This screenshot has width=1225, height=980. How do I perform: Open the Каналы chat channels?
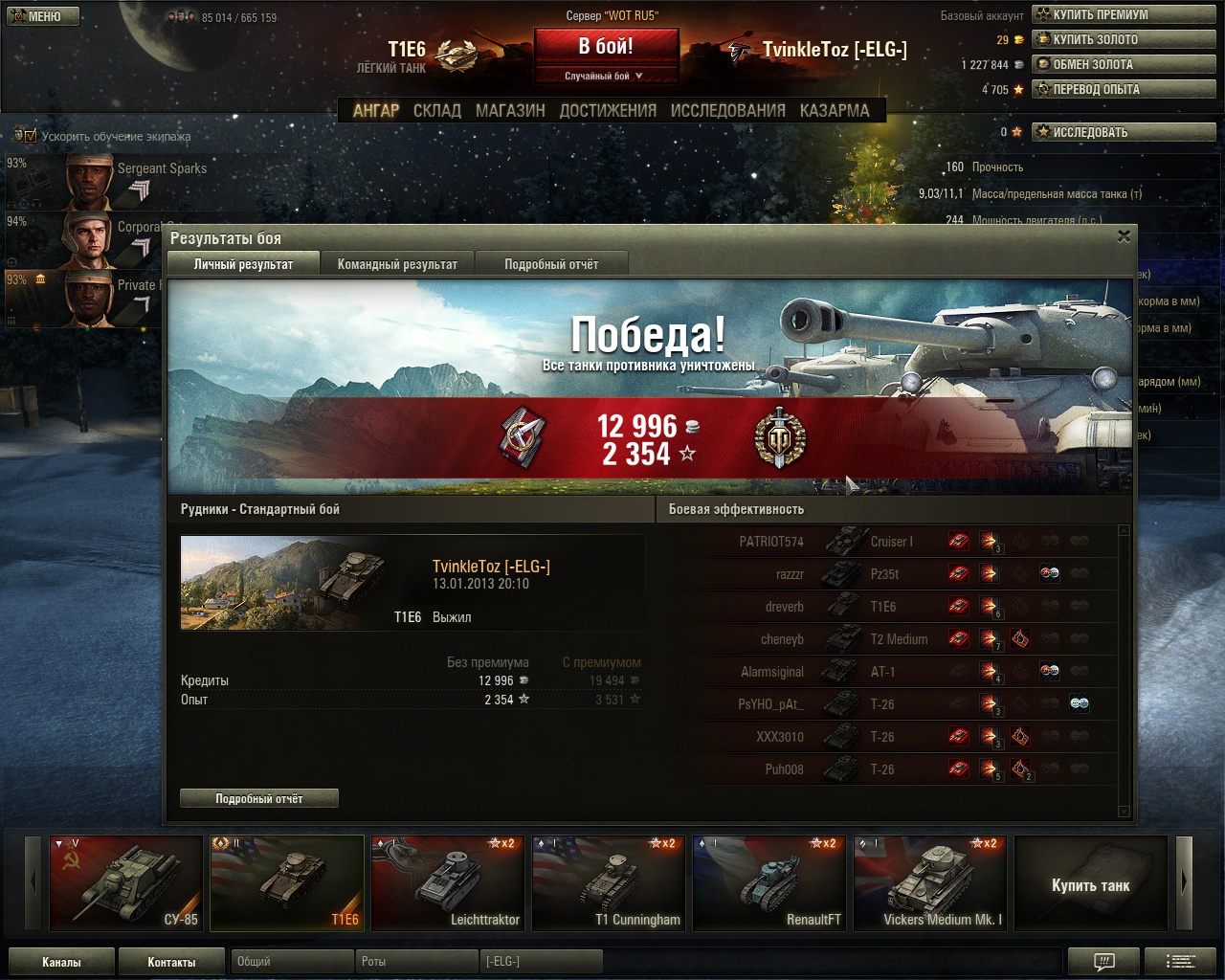(61, 962)
